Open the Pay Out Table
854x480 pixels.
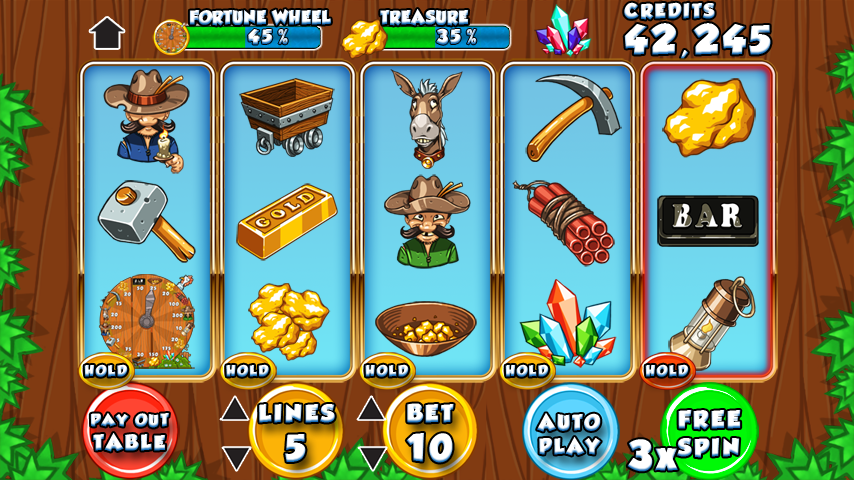[129, 431]
